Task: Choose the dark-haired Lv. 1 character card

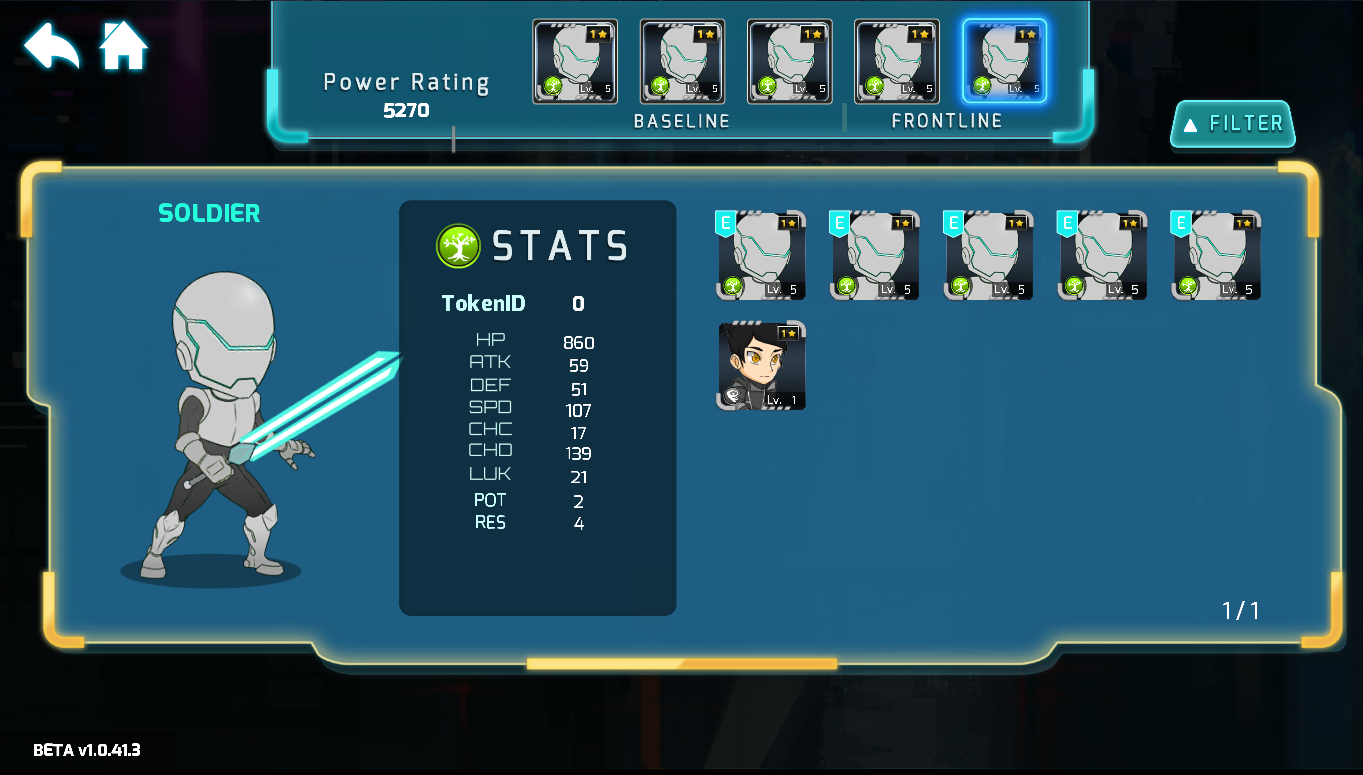Action: (761, 366)
